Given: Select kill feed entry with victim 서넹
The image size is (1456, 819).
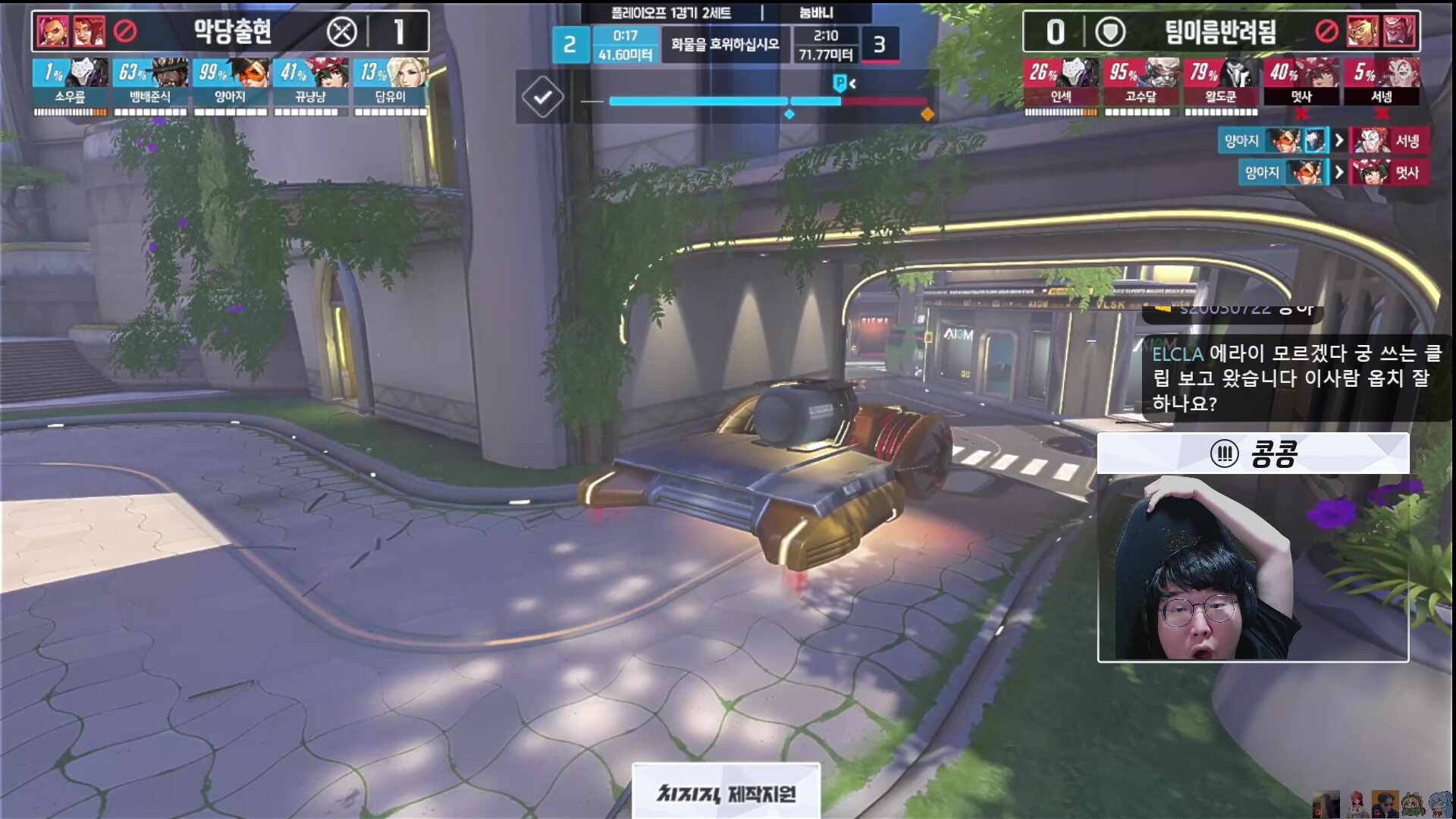Looking at the screenshot, I should click(x=1324, y=141).
